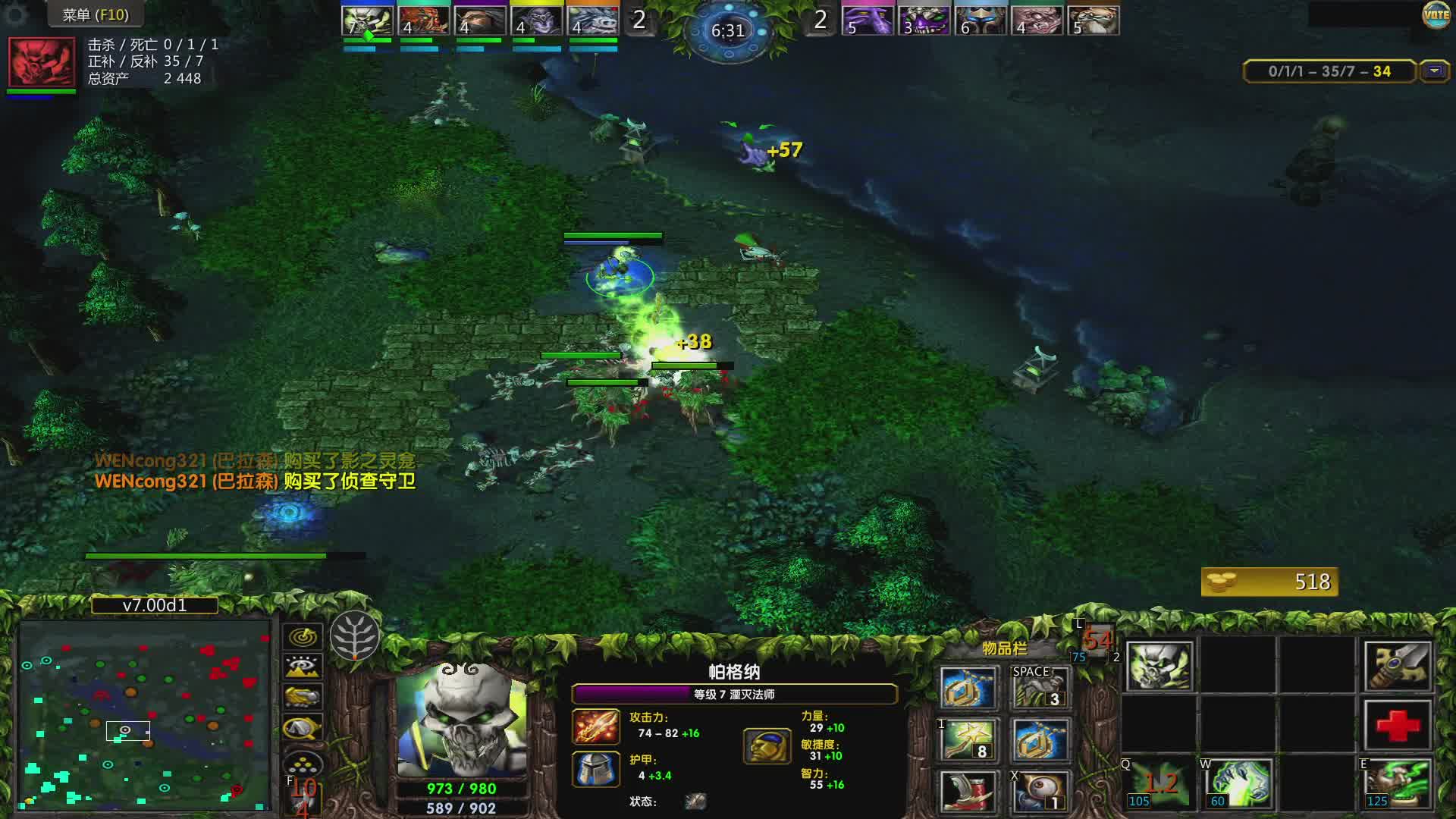The width and height of the screenshot is (1456, 819).
Task: Click the gold amount display
Action: [x=1269, y=582]
